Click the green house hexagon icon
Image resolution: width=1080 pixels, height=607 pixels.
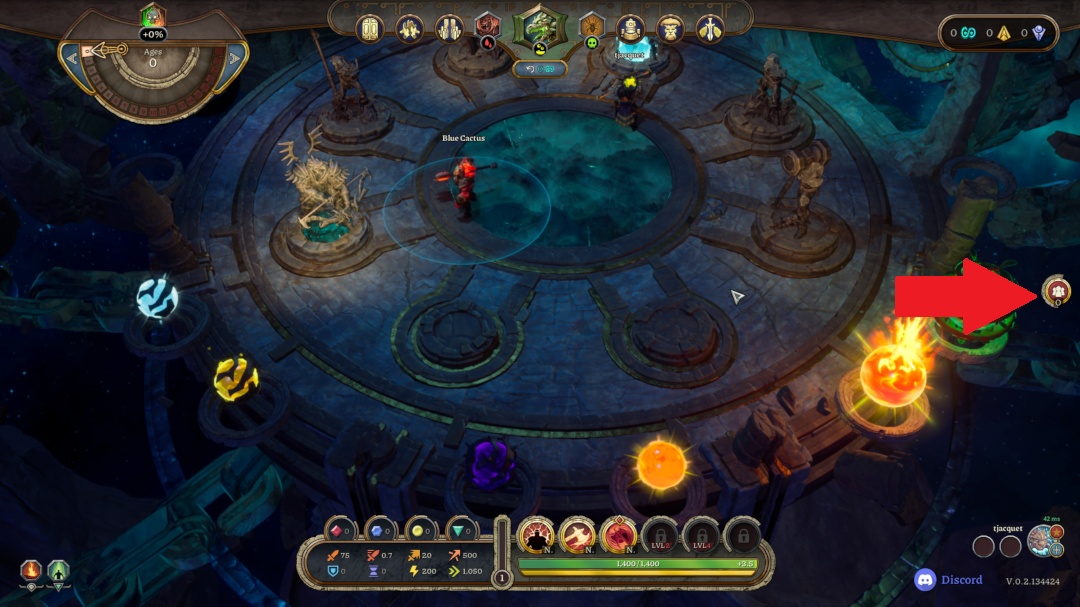pyautogui.click(x=59, y=572)
